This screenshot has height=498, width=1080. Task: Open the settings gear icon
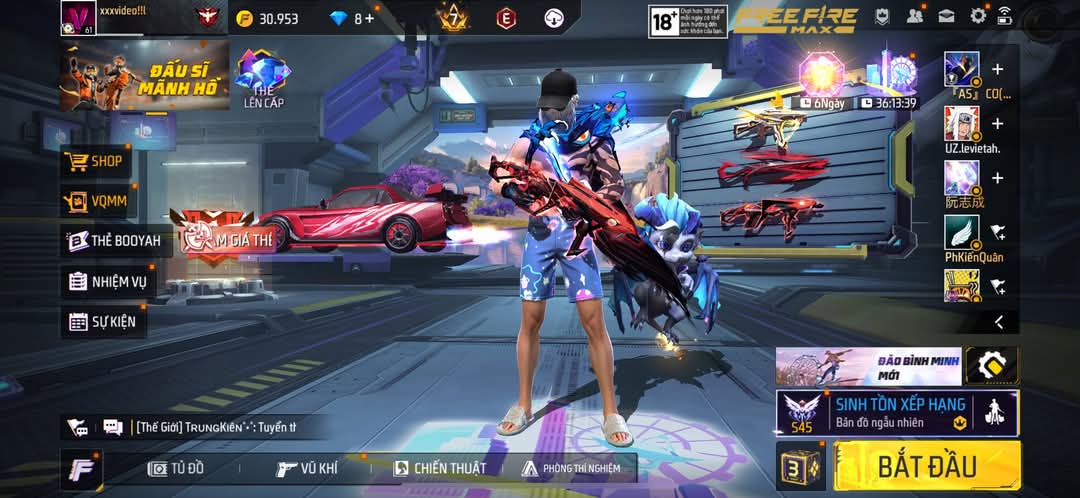tap(978, 16)
